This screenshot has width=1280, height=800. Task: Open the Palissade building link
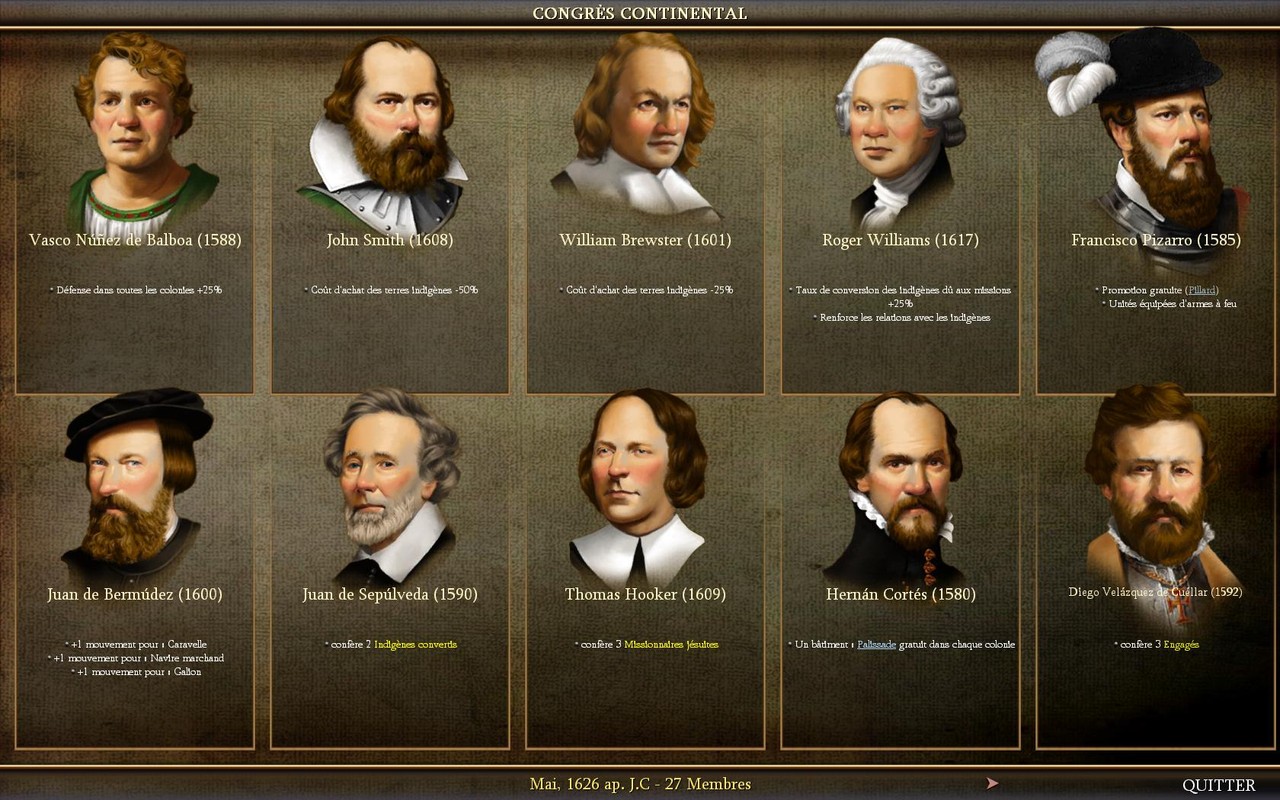point(875,645)
